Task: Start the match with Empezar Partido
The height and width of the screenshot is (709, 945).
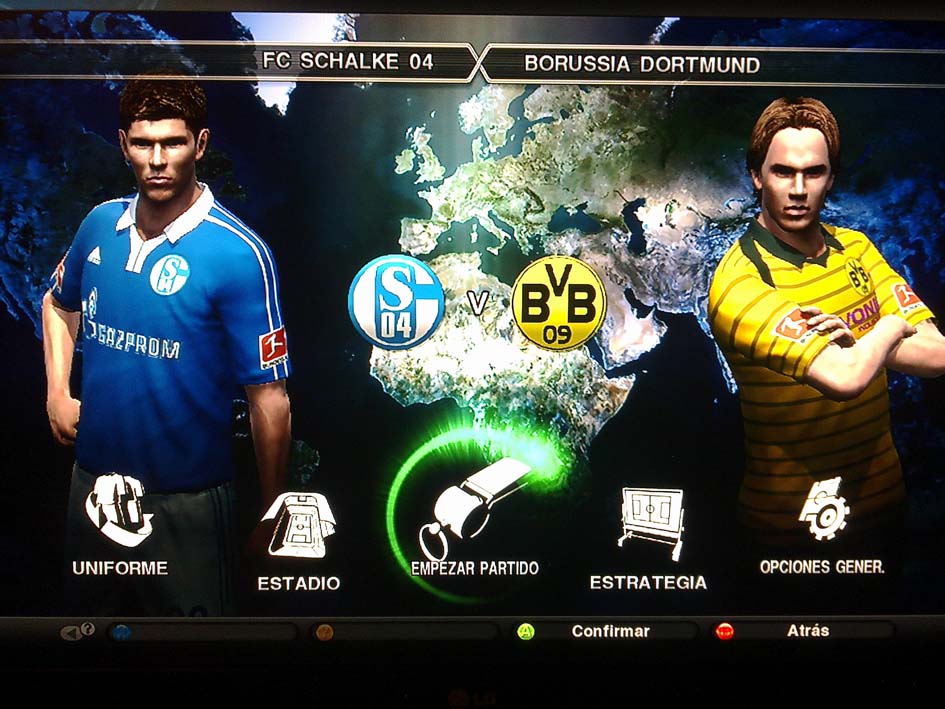Action: tap(475, 520)
